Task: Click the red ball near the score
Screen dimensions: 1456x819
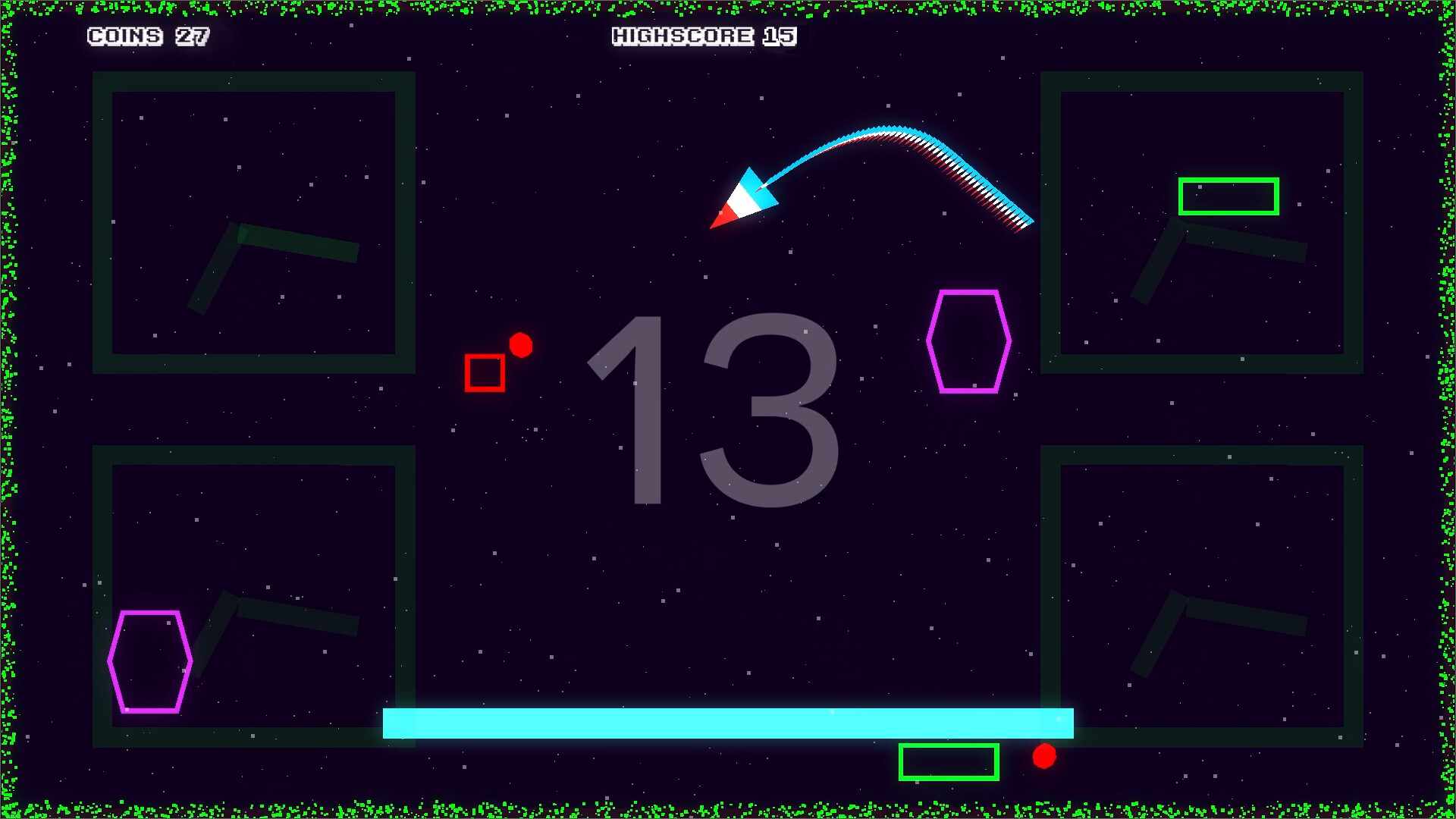Action: [x=520, y=347]
